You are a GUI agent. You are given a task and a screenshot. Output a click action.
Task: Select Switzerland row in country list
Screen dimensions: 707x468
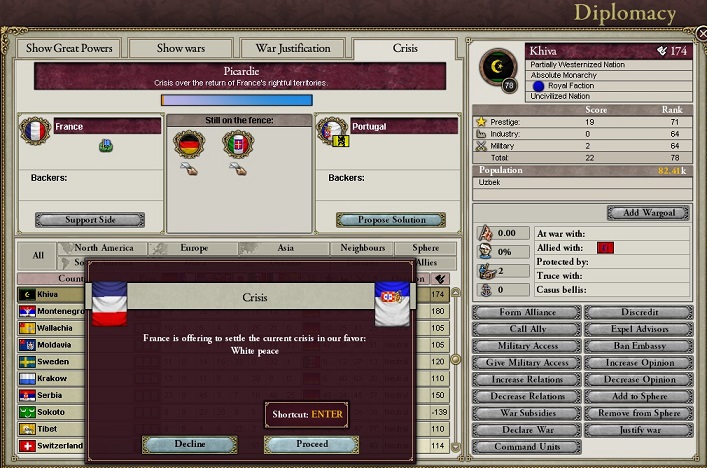pos(60,445)
